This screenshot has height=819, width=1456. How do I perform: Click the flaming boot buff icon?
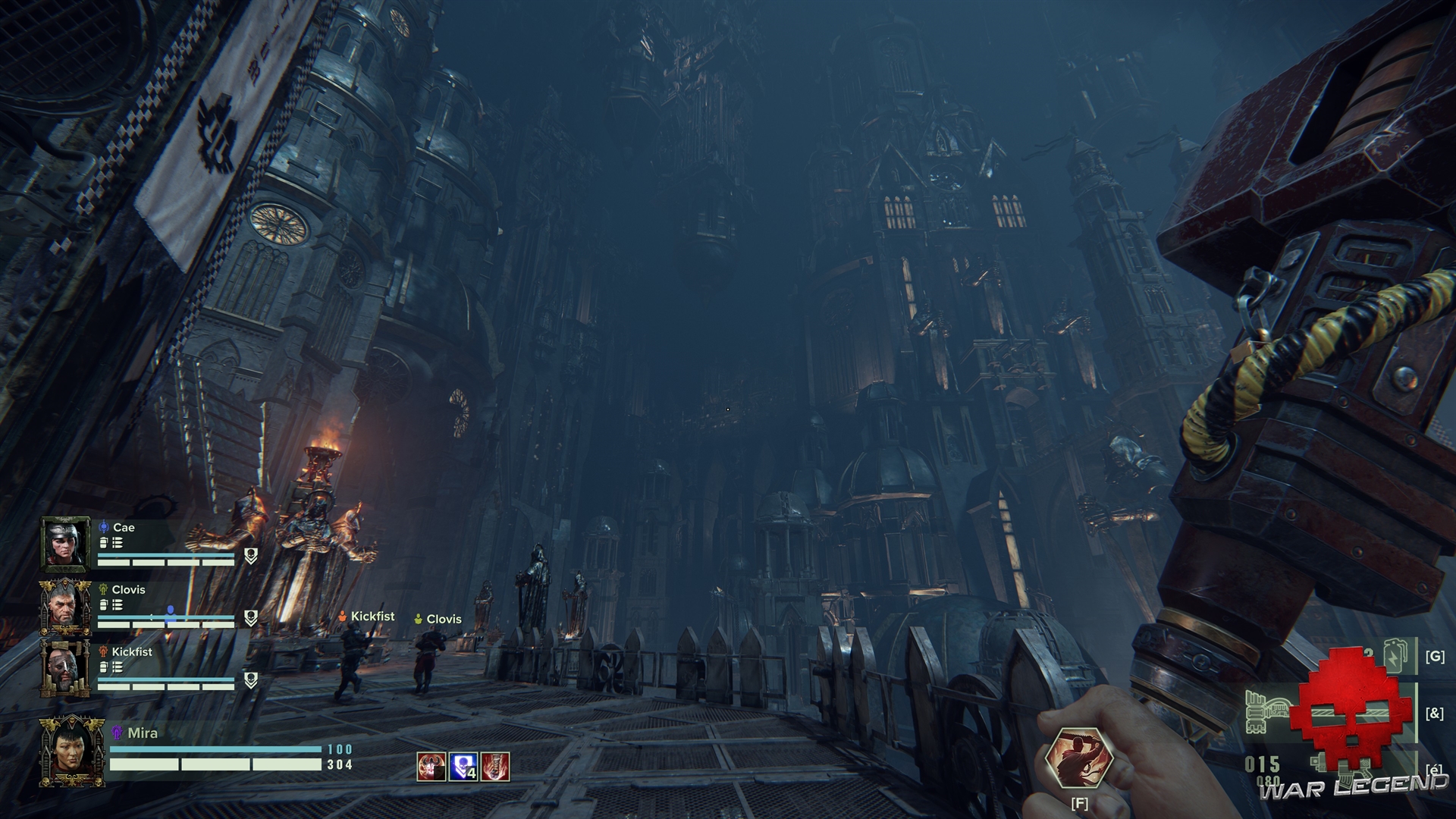495,767
